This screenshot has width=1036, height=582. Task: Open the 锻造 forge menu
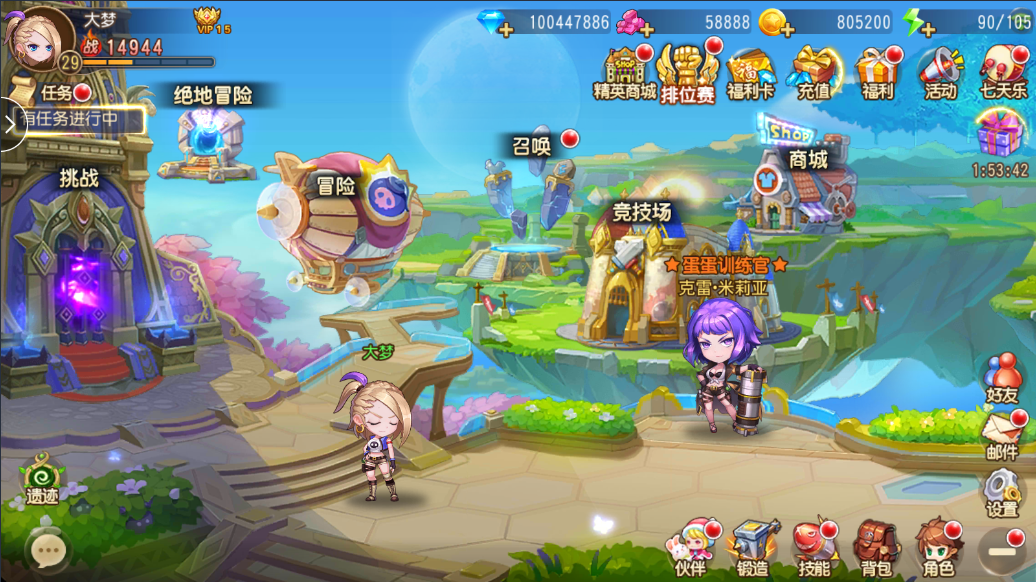[753, 548]
